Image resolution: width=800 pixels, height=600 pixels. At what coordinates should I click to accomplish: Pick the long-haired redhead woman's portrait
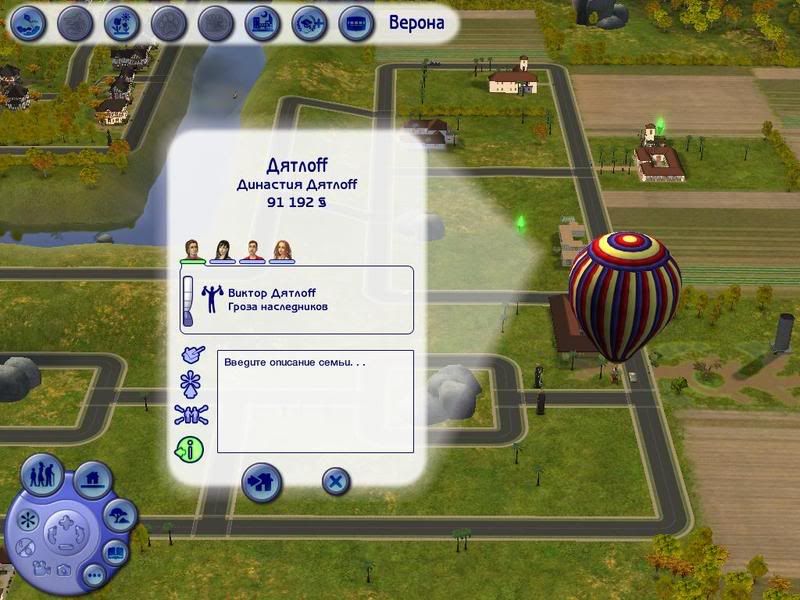click(x=281, y=250)
